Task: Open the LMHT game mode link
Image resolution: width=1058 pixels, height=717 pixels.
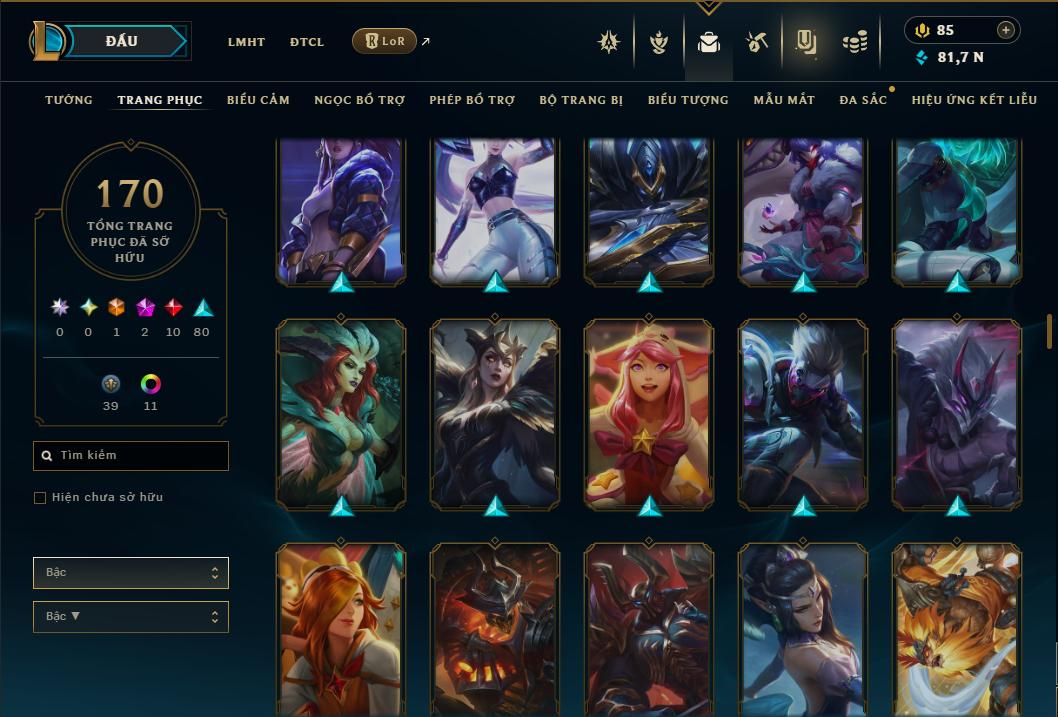Action: click(246, 42)
